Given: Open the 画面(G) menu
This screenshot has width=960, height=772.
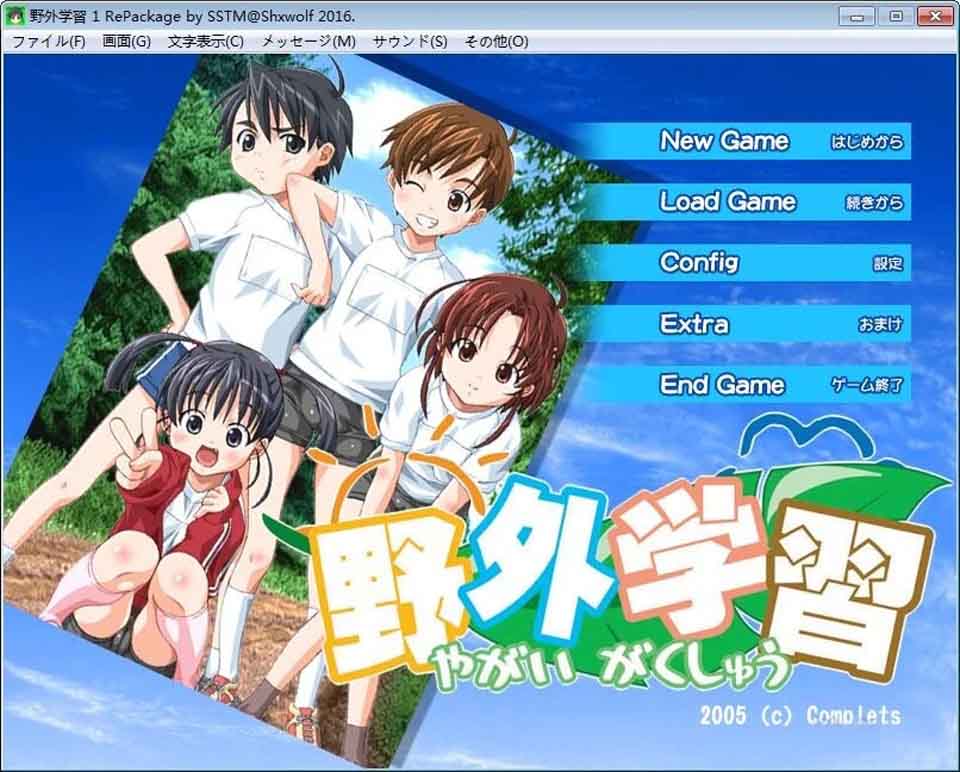Looking at the screenshot, I should coord(126,41).
